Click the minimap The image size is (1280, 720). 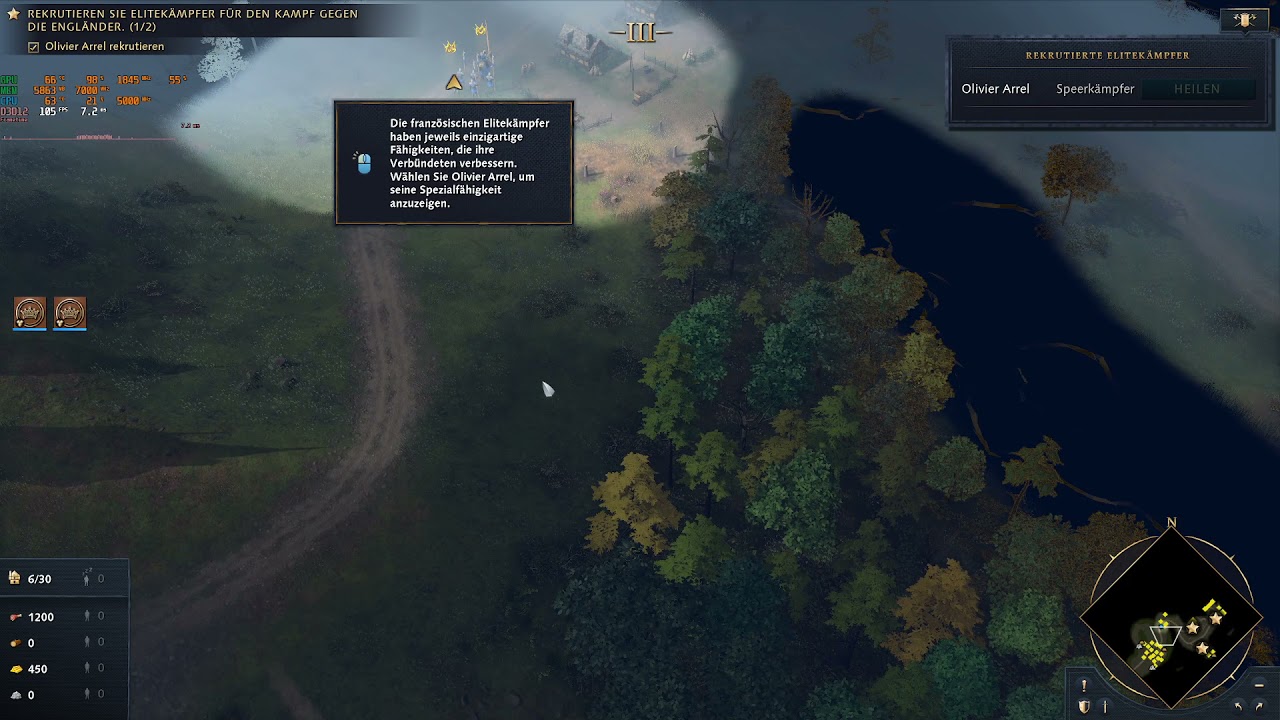click(x=1170, y=617)
